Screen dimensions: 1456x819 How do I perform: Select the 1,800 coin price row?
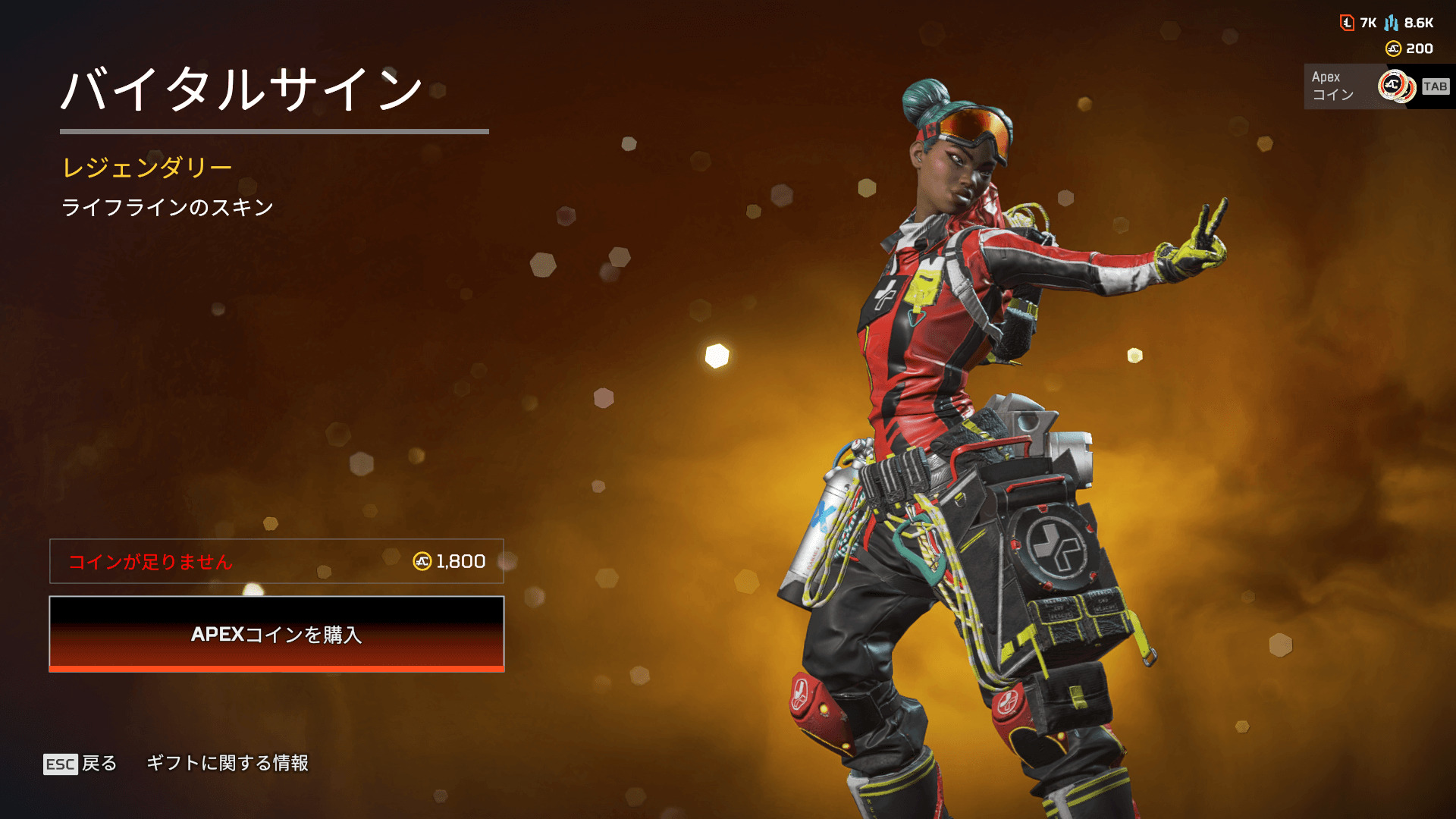[x=277, y=561]
